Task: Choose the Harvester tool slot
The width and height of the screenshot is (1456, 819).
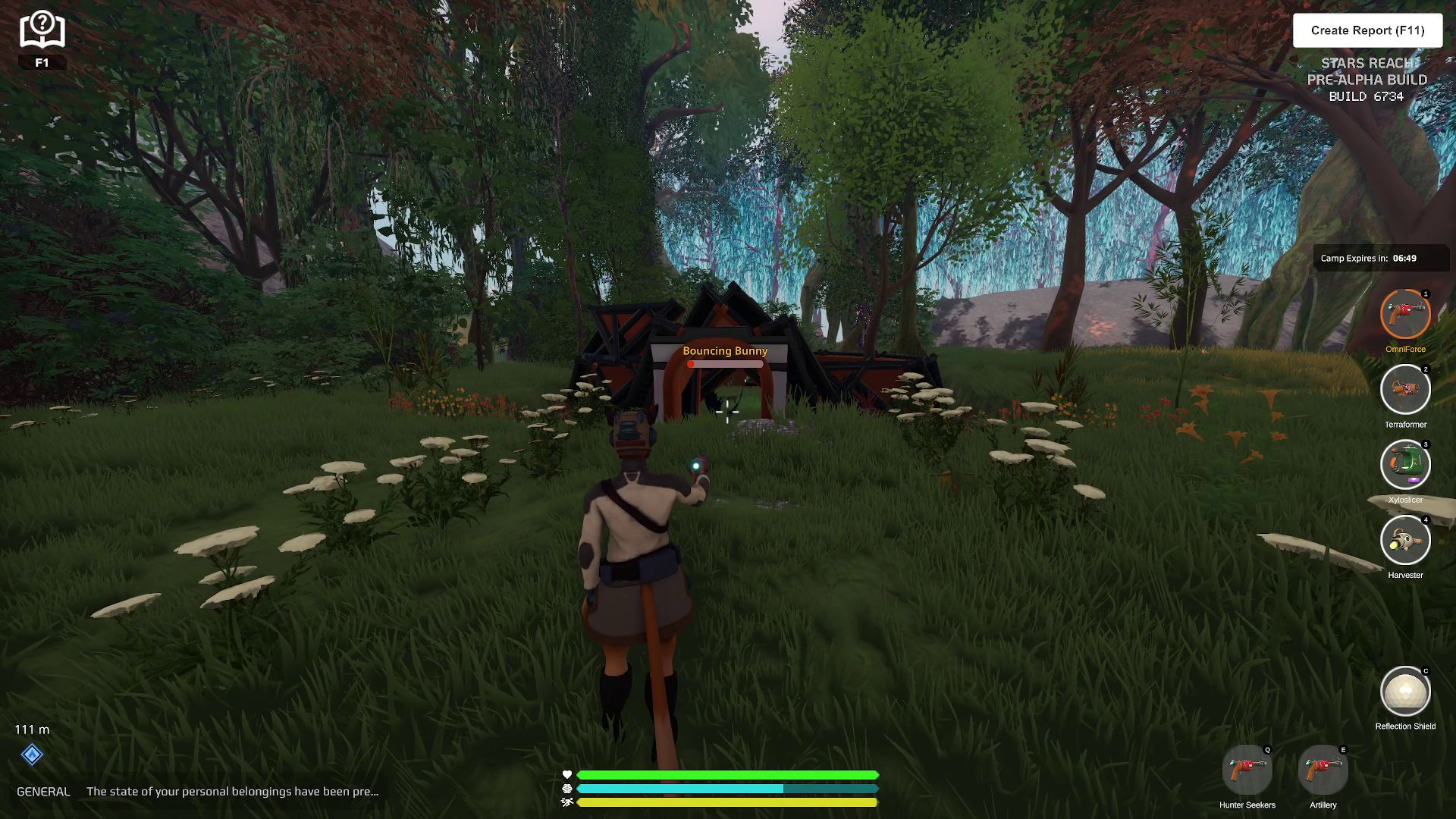Action: tap(1404, 540)
